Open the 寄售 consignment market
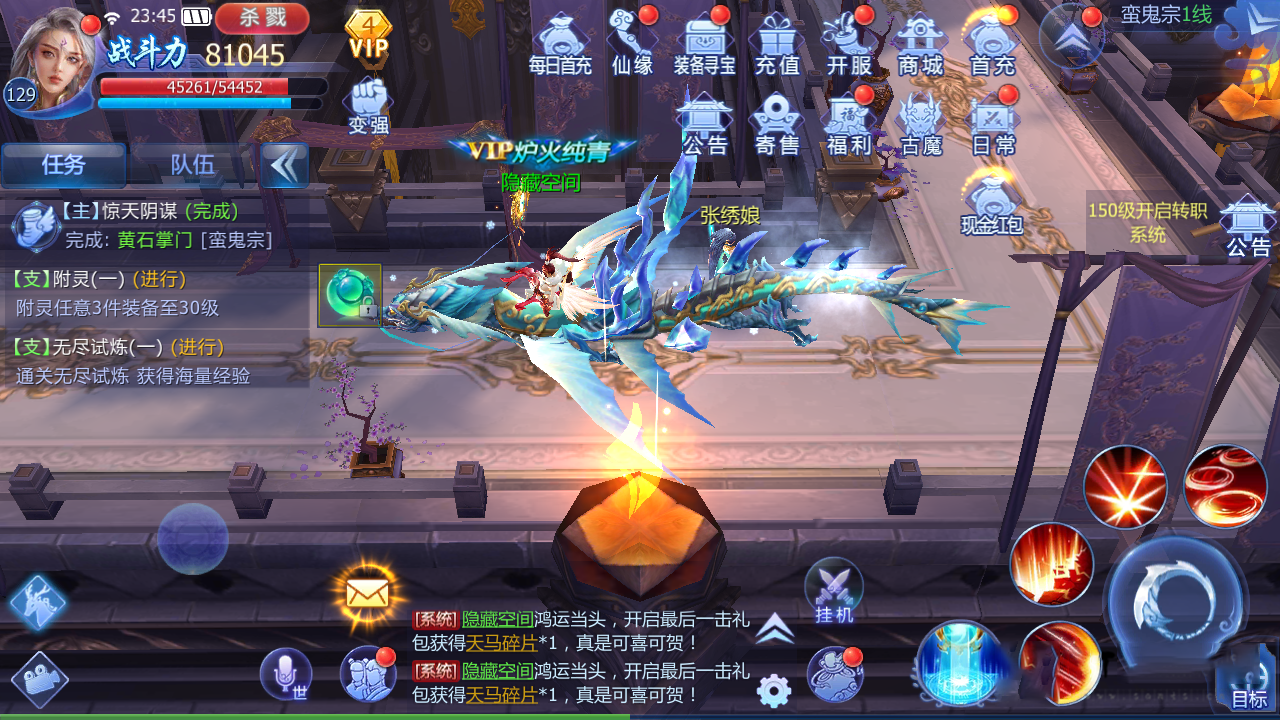 click(x=777, y=123)
